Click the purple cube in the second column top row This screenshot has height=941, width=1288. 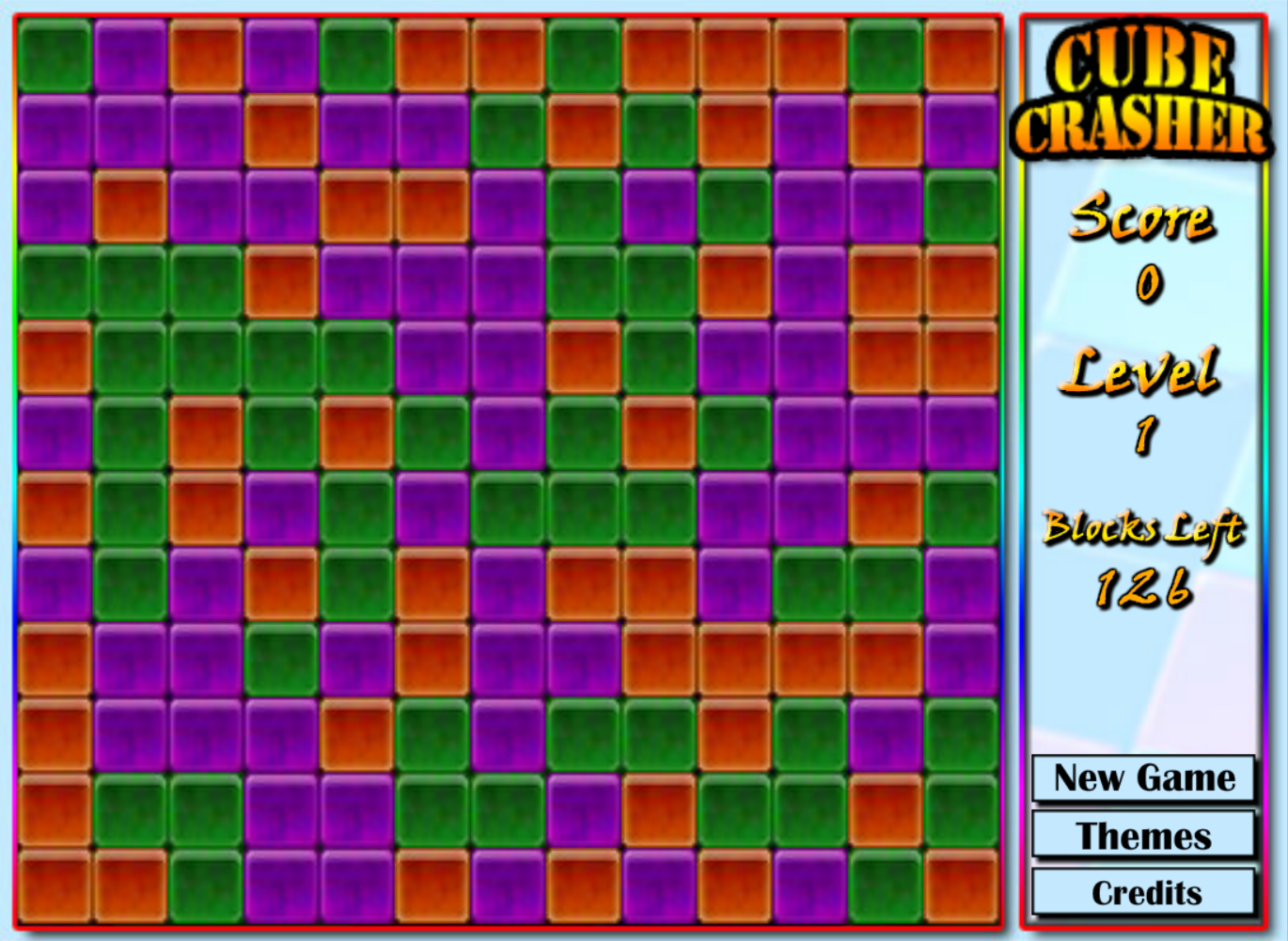click(132, 58)
